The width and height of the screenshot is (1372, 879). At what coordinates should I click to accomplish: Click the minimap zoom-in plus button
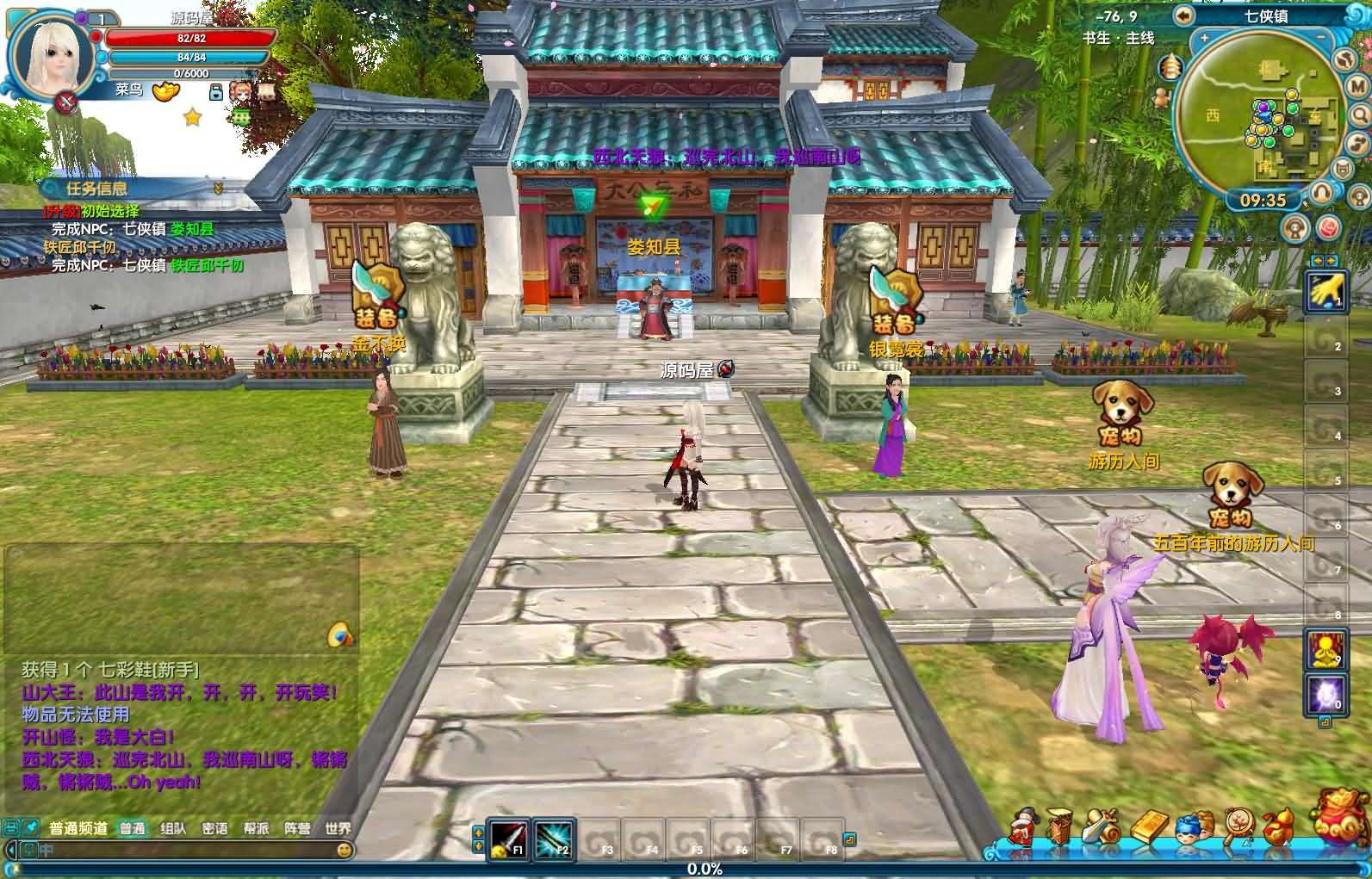1204,39
